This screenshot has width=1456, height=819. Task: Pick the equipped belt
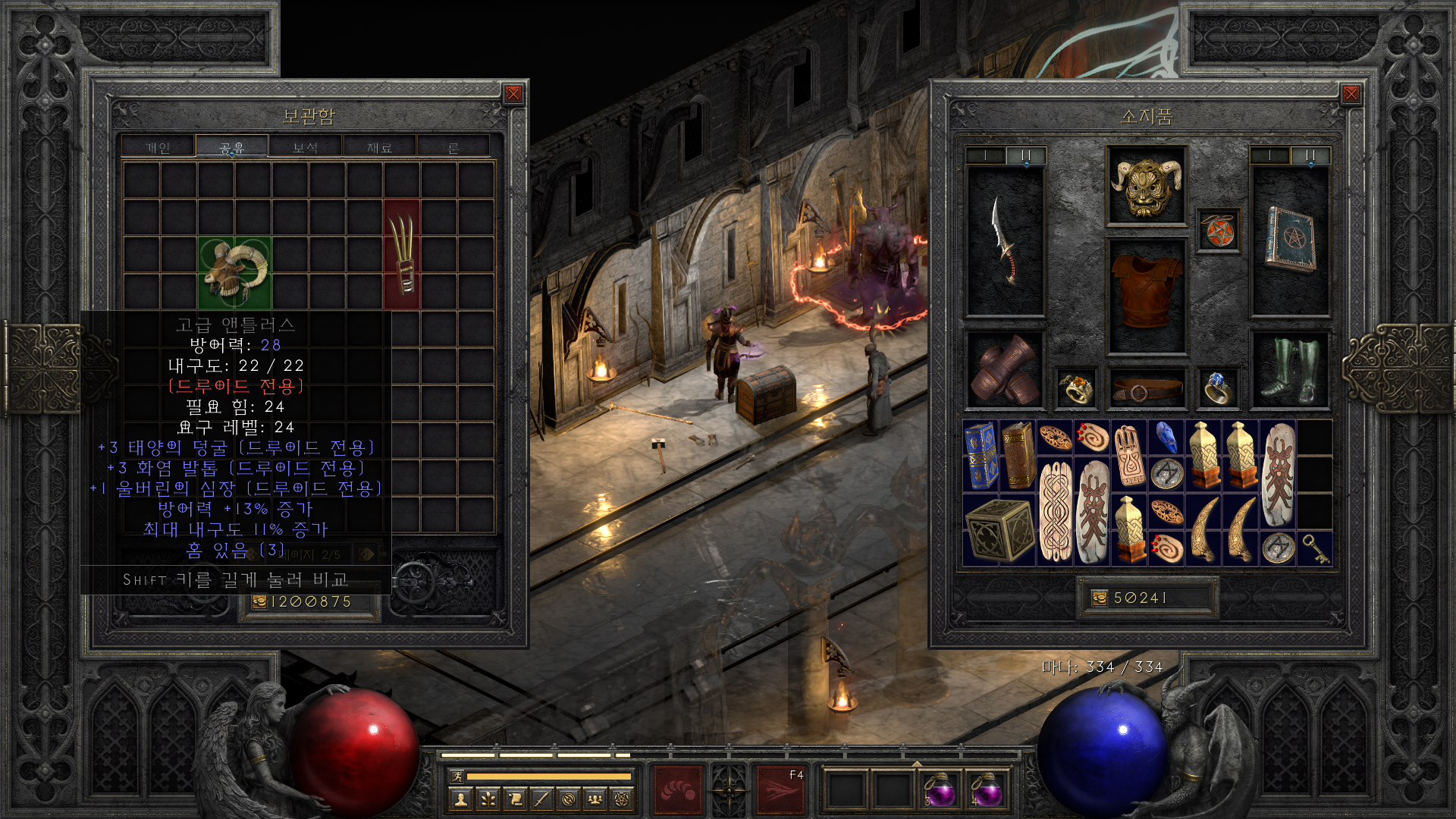1146,391
